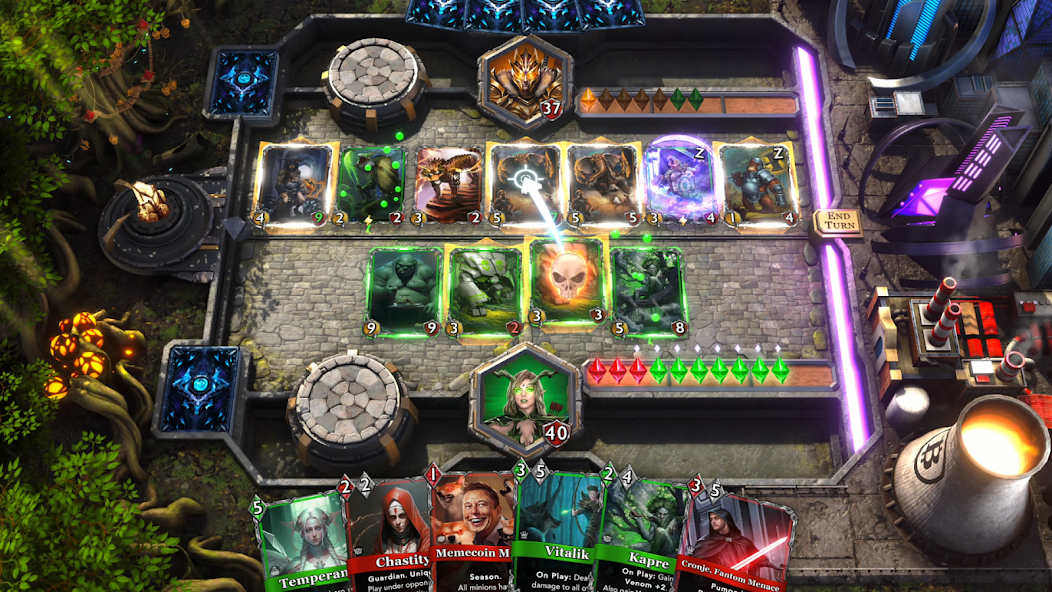The height and width of the screenshot is (592, 1052).
Task: Select your forest dryad 5/8 minion
Action: coord(648,290)
